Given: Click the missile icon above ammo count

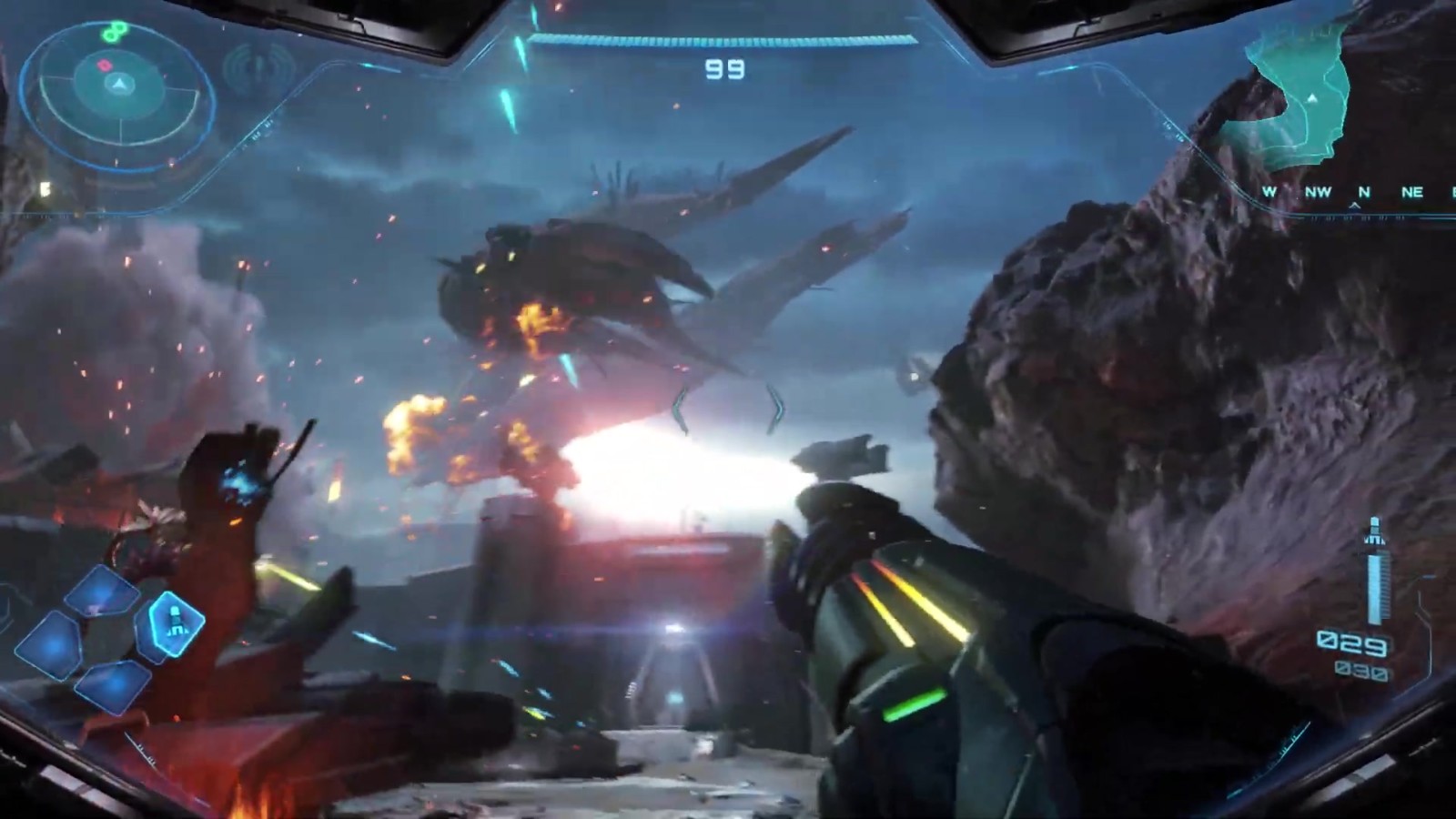Looking at the screenshot, I should pos(1374,531).
